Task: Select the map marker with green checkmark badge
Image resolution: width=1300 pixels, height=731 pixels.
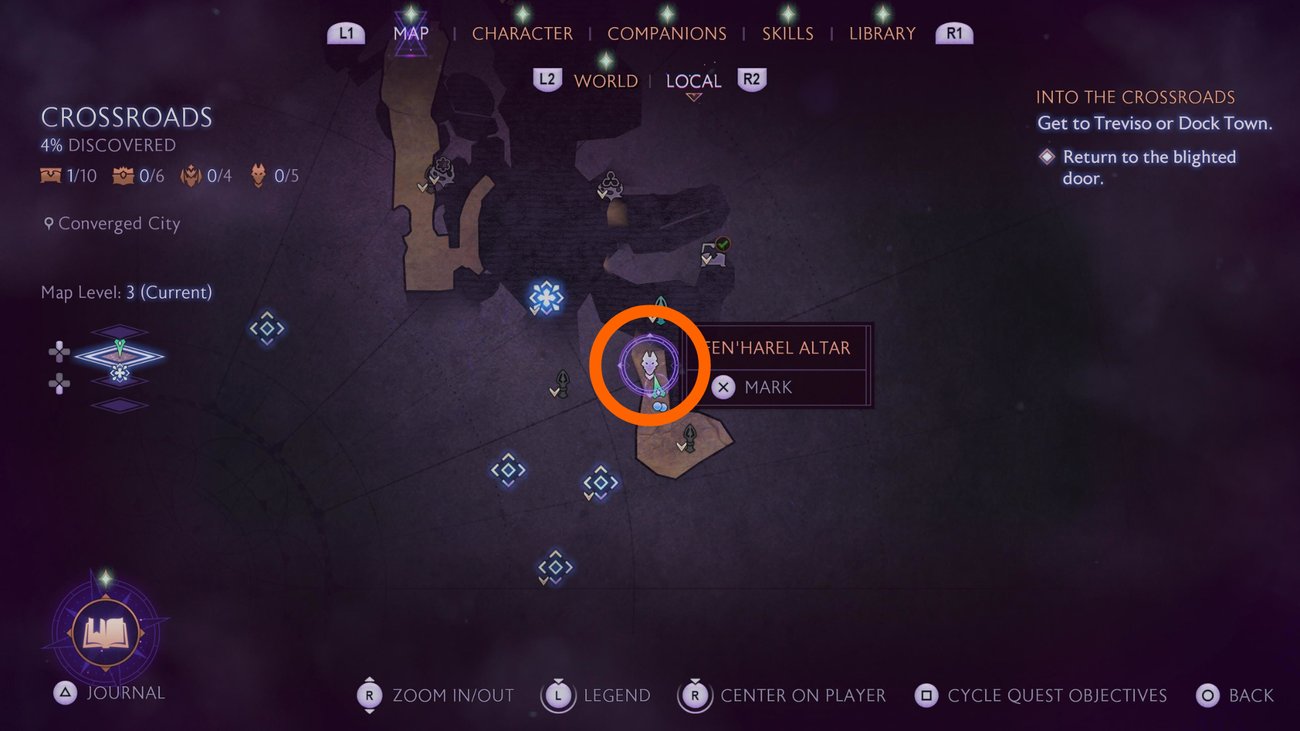Action: [714, 251]
